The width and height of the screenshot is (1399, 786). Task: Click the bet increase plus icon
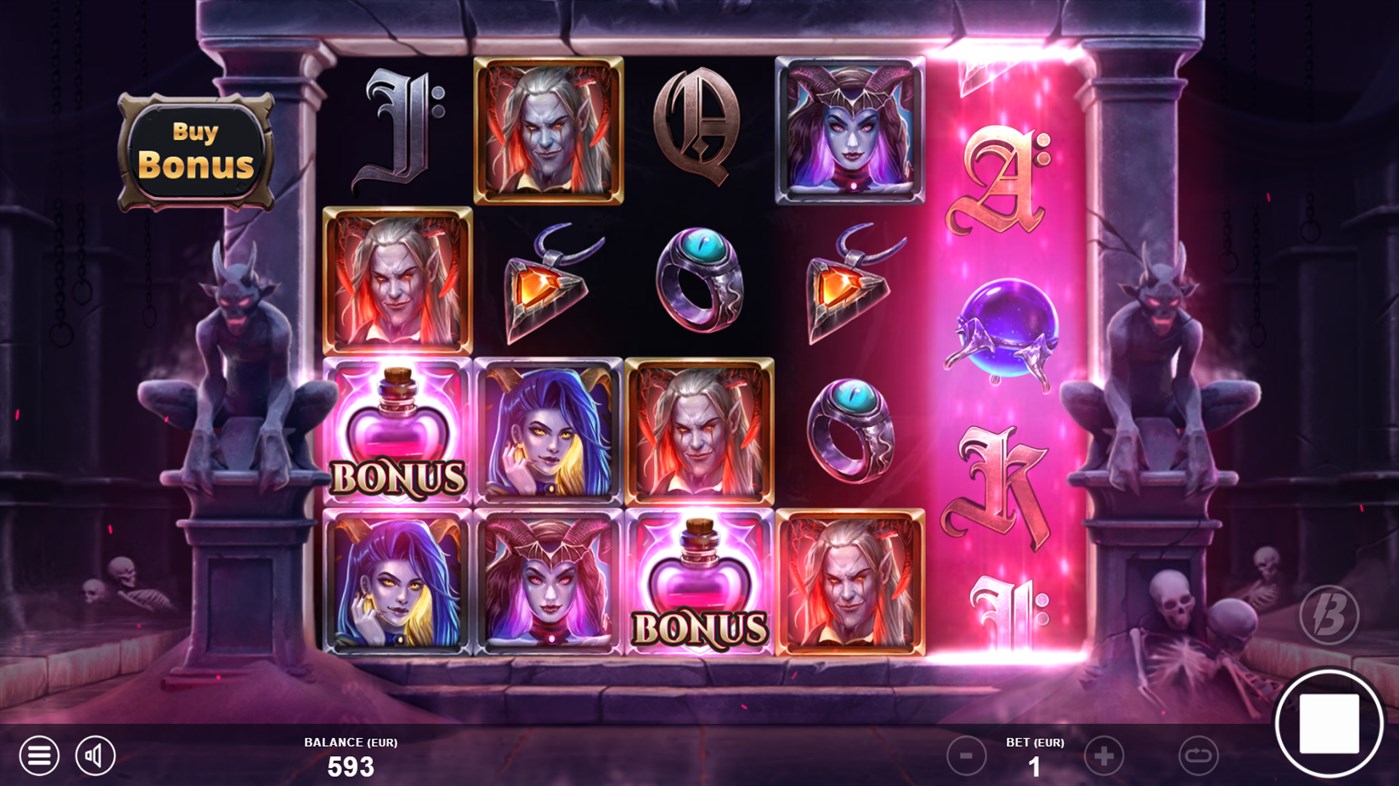coord(1102,755)
